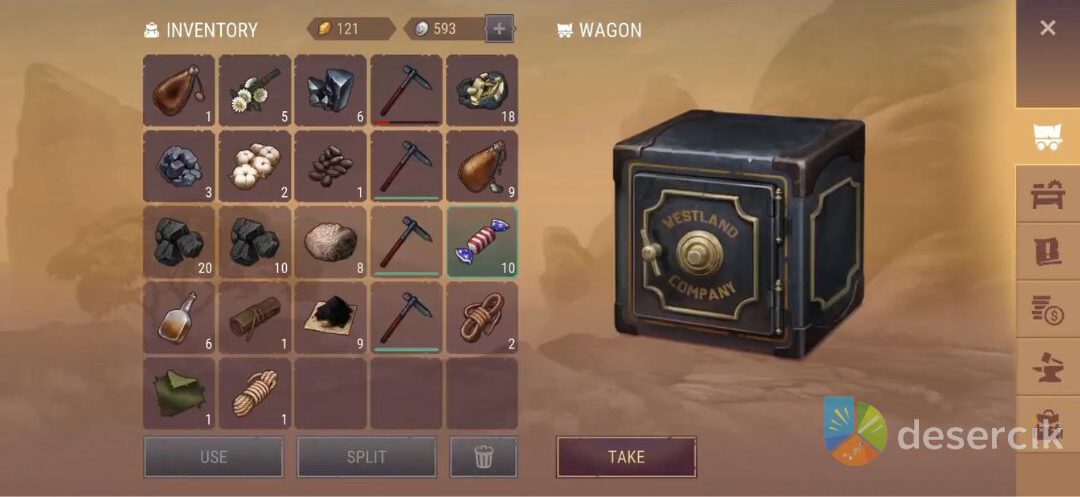1080x497 pixels.
Task: Take the Westland Company safe
Action: [626, 457]
